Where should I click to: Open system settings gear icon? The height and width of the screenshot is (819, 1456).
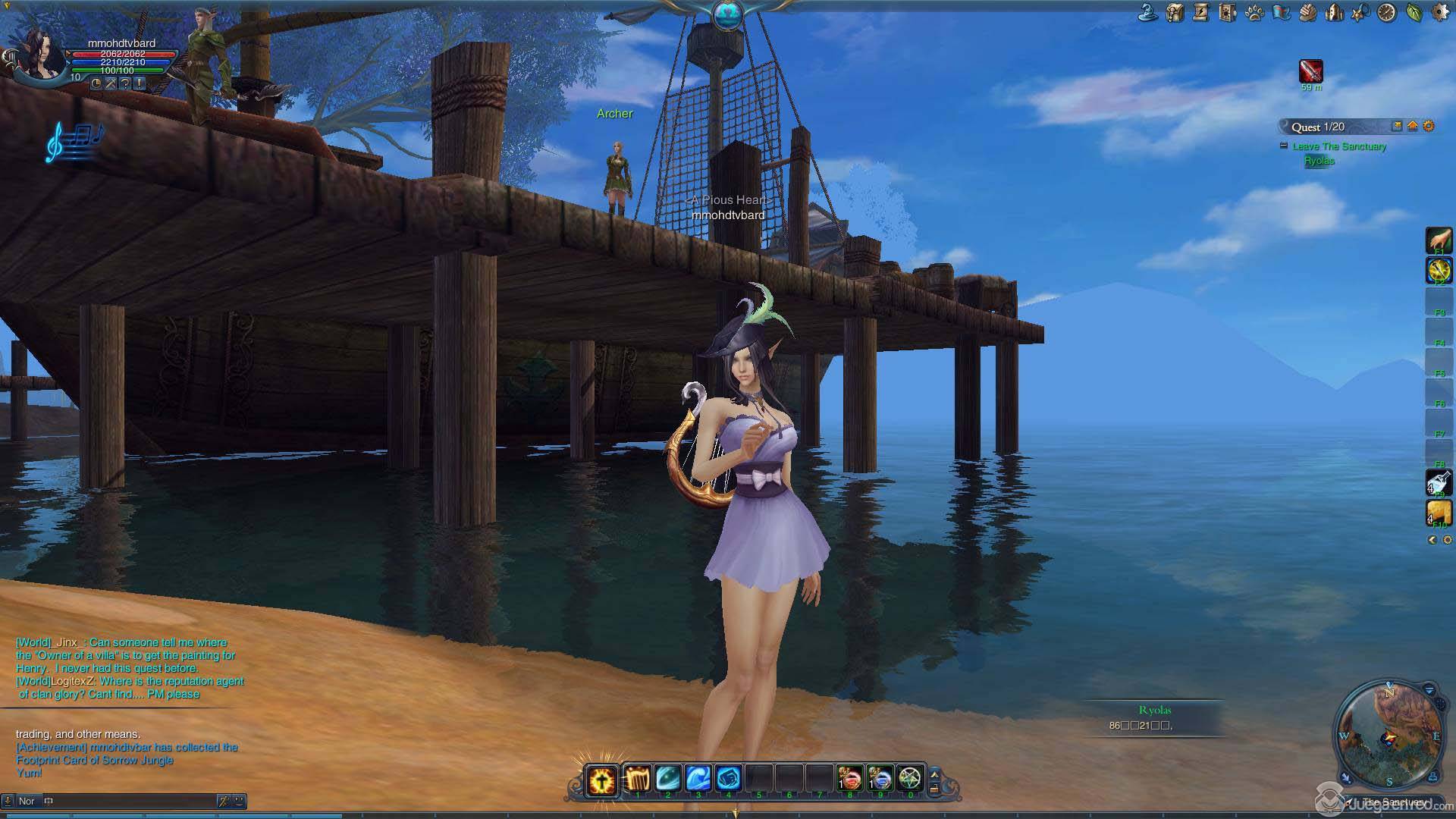coord(1440,12)
